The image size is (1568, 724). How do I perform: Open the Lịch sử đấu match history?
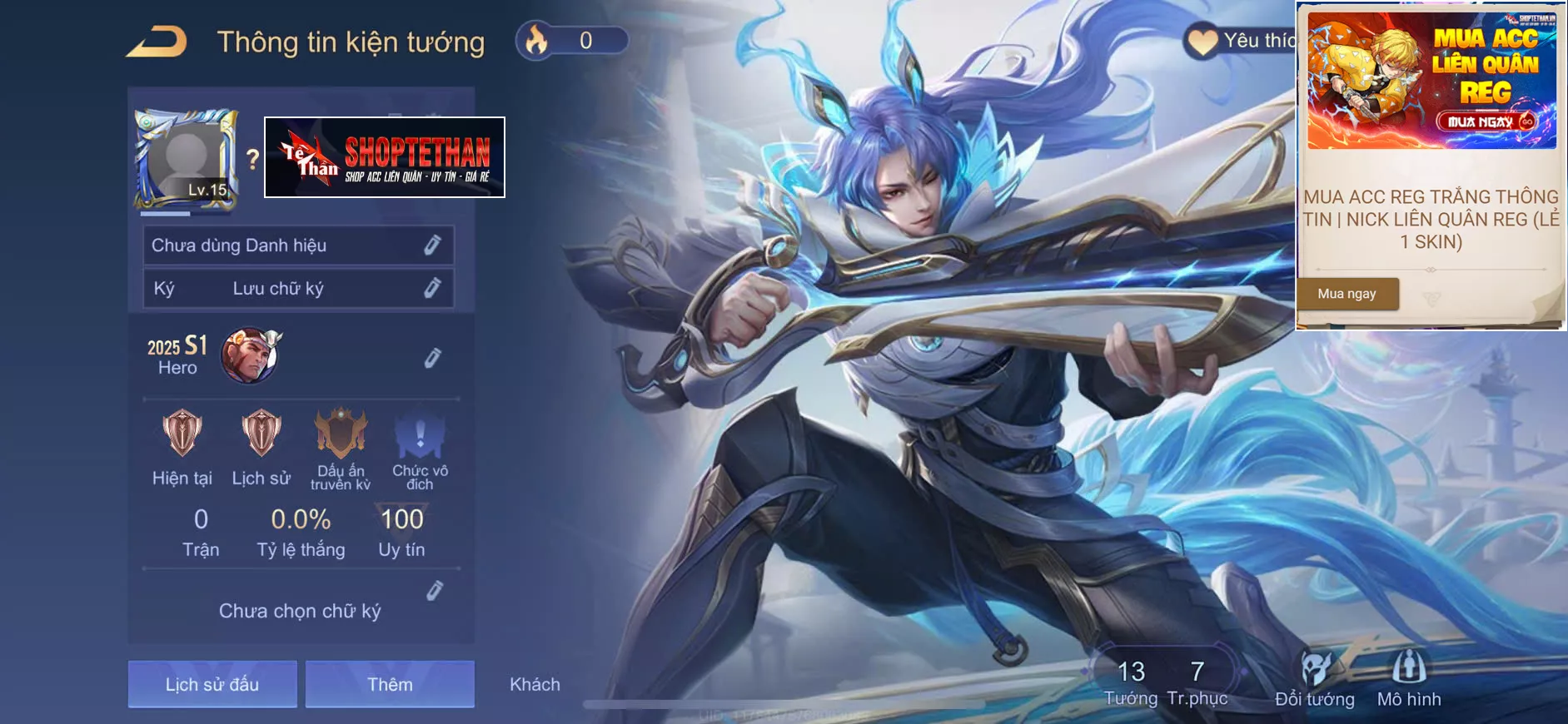212,684
